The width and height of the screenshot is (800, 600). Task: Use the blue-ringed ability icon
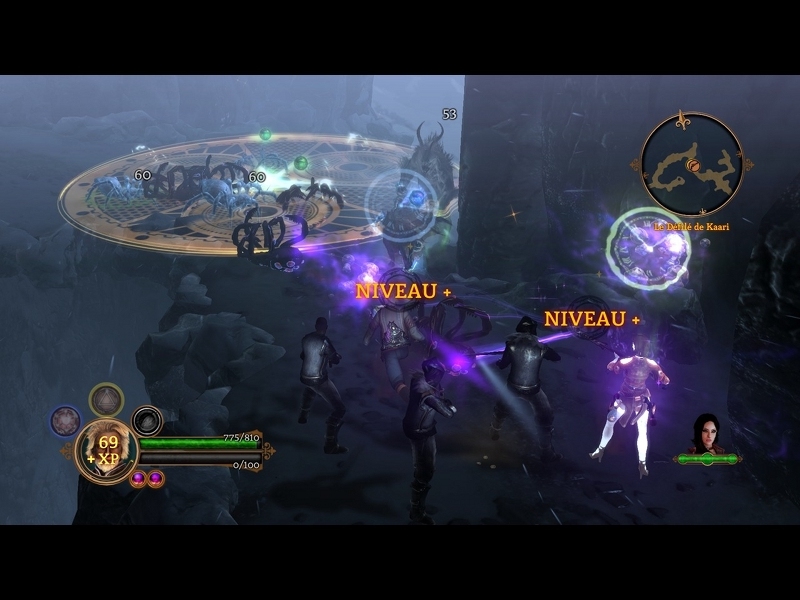(66, 420)
